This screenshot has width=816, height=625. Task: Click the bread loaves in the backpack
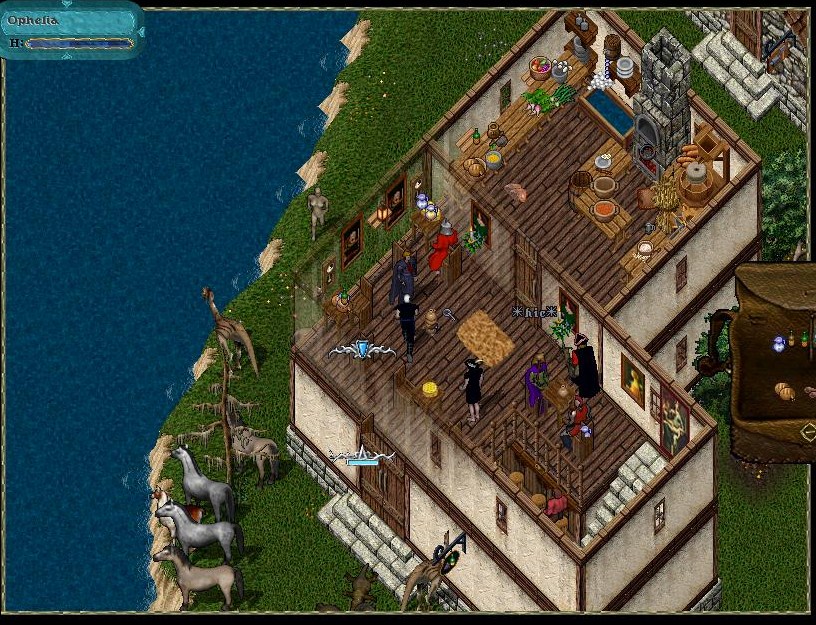(x=785, y=391)
